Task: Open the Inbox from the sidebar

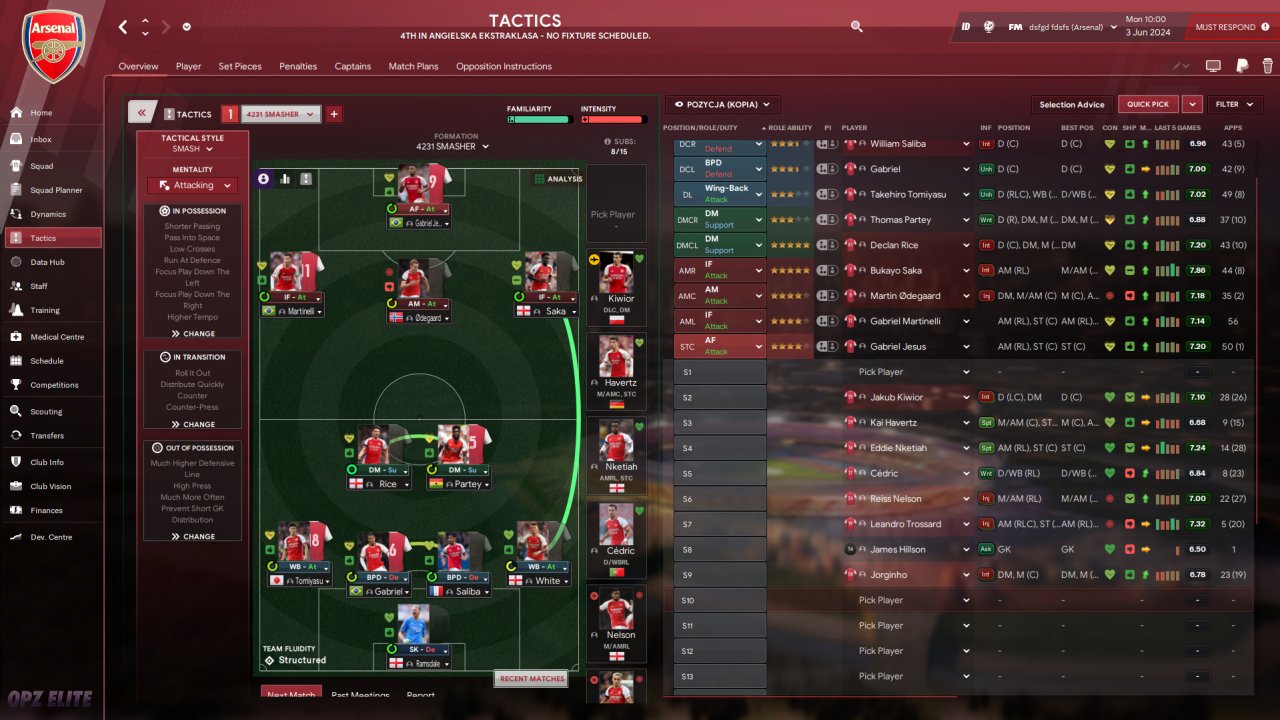Action: (x=40, y=140)
